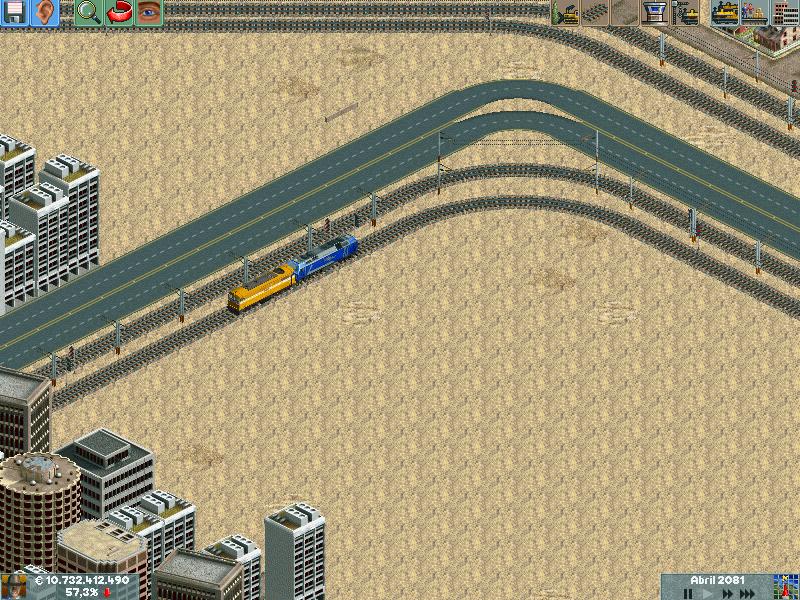Open the blue eye view options
Screen dimensions: 800x600
click(149, 12)
